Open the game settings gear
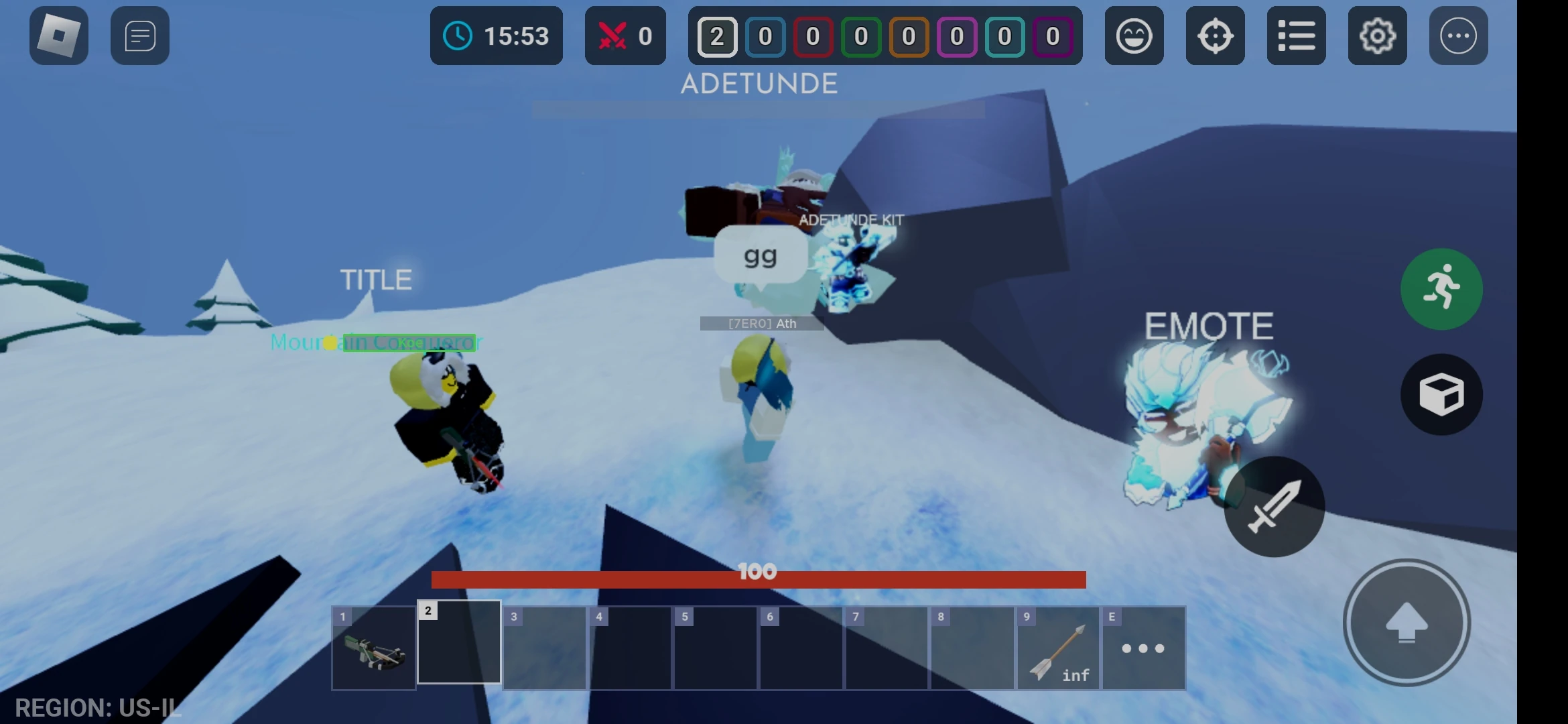Image resolution: width=1568 pixels, height=724 pixels. [x=1378, y=36]
